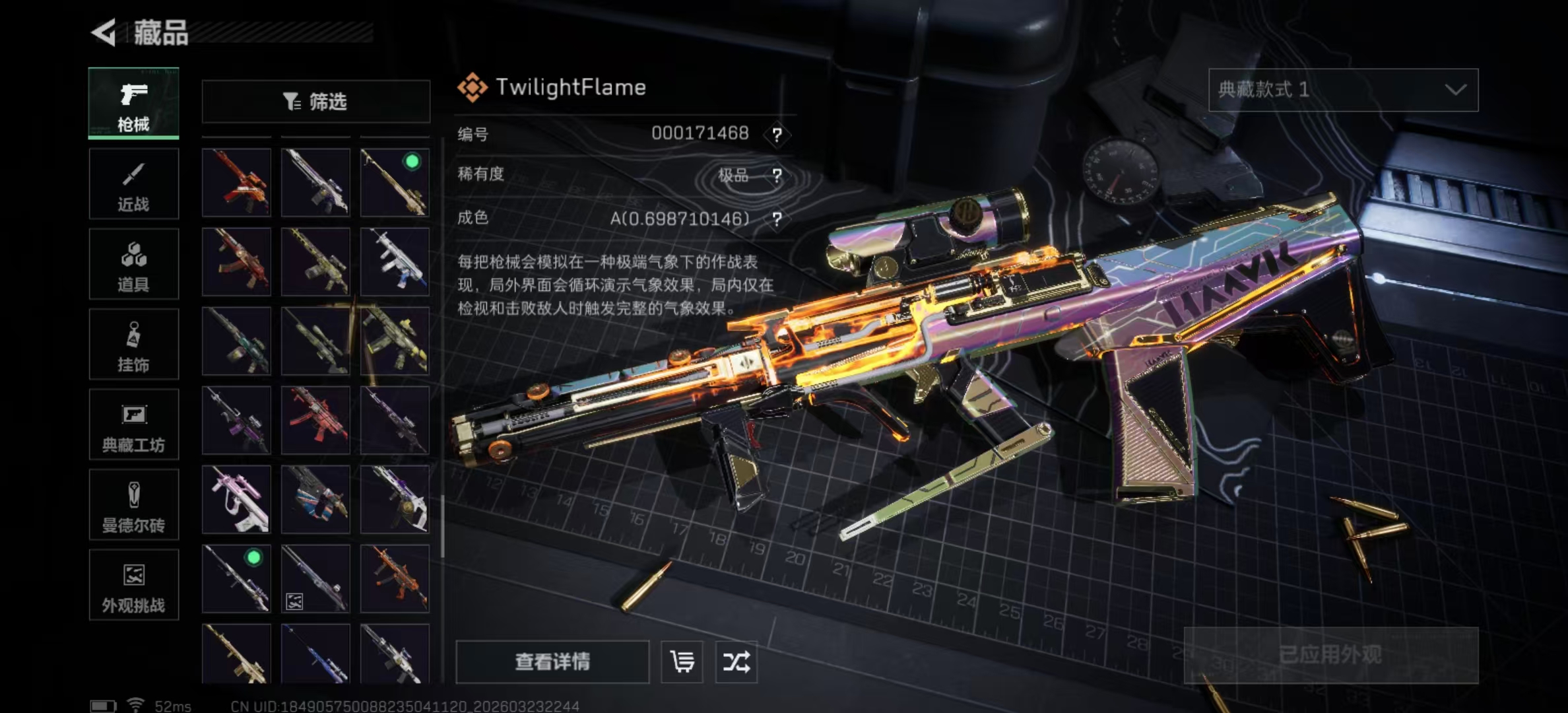Click the 已应用外观 applied appearance button
Screen dimensions: 1568x713
[x=1330, y=655]
